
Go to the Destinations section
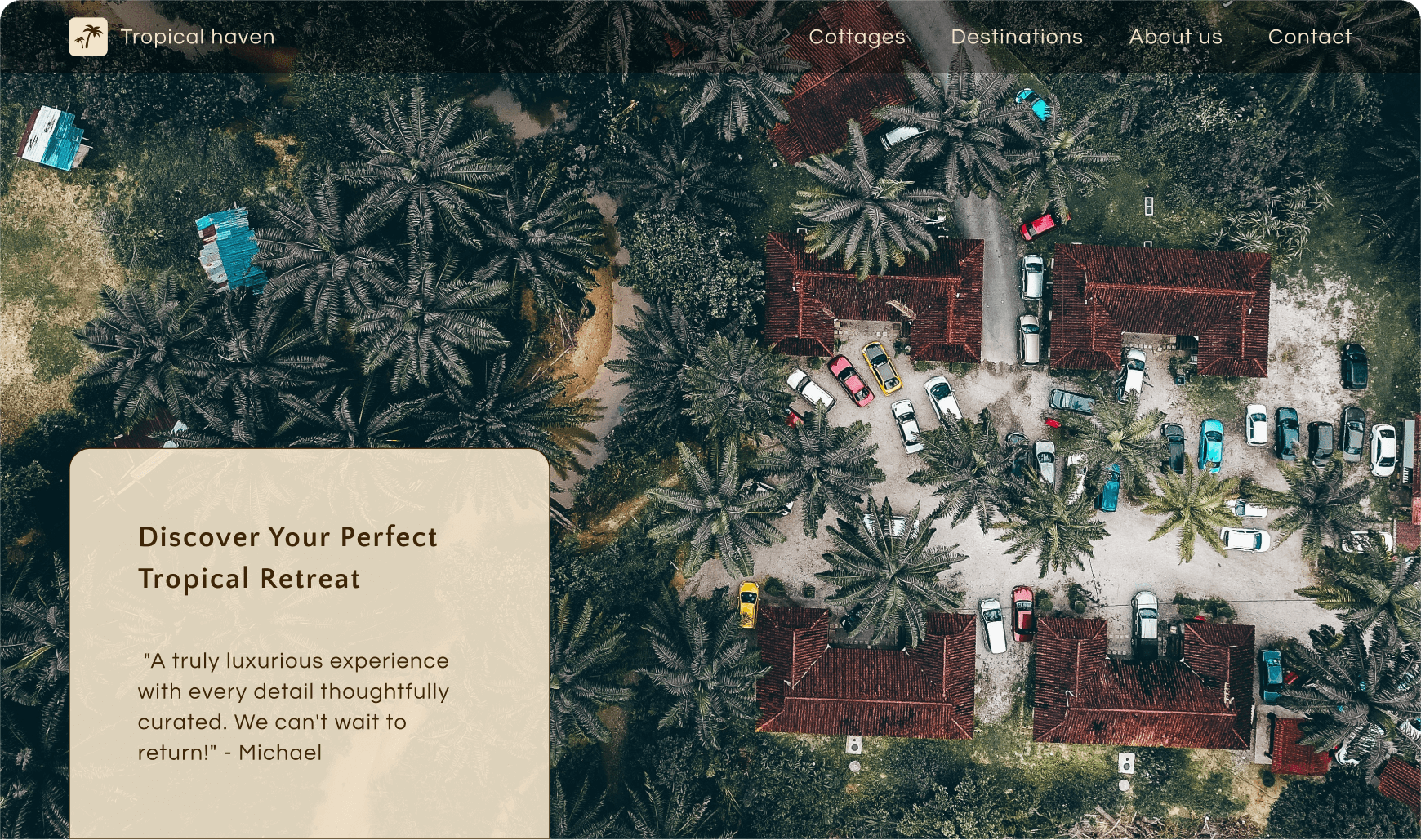coord(1017,37)
